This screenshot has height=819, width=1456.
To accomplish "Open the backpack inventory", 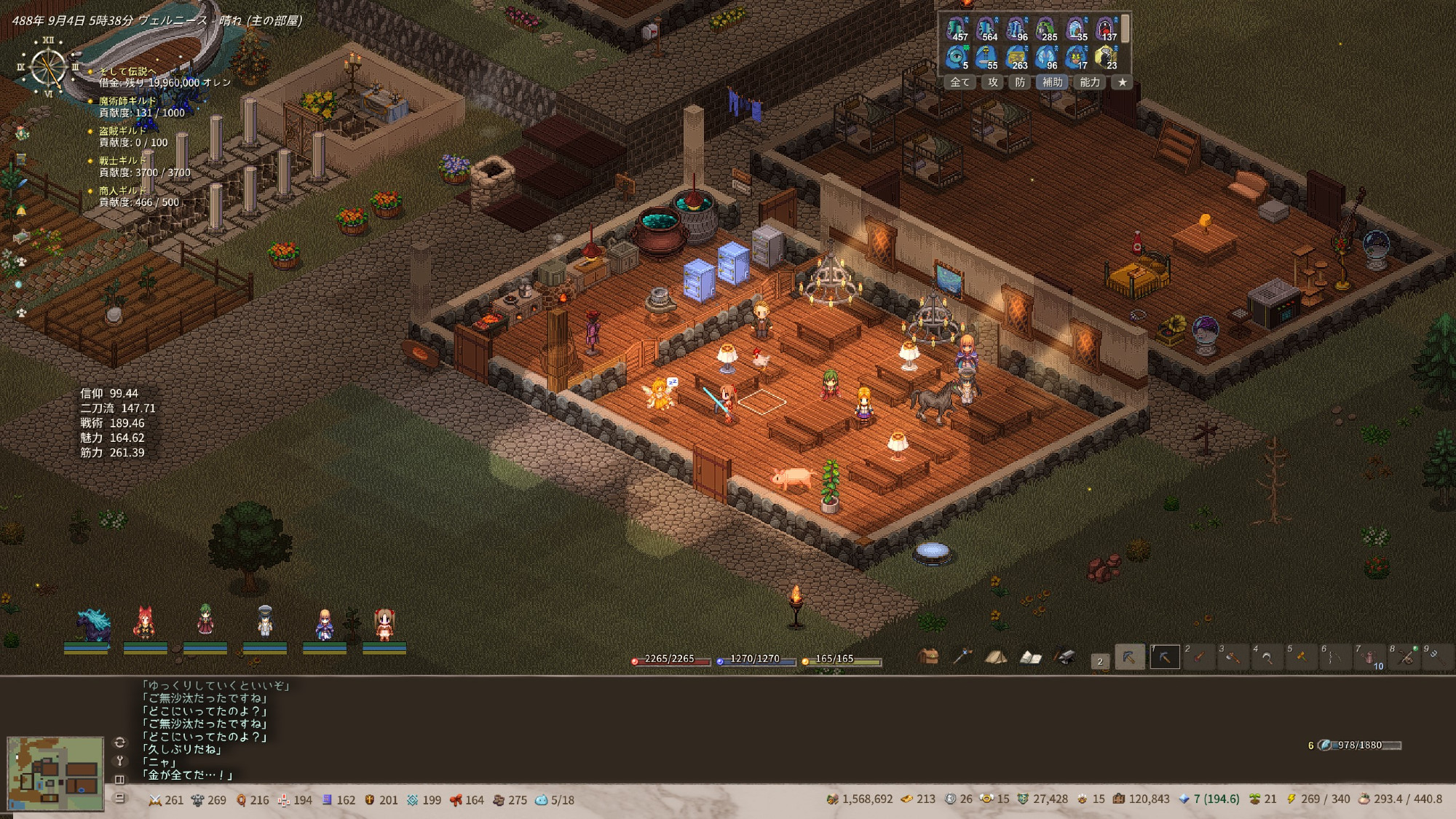I will tap(927, 657).
